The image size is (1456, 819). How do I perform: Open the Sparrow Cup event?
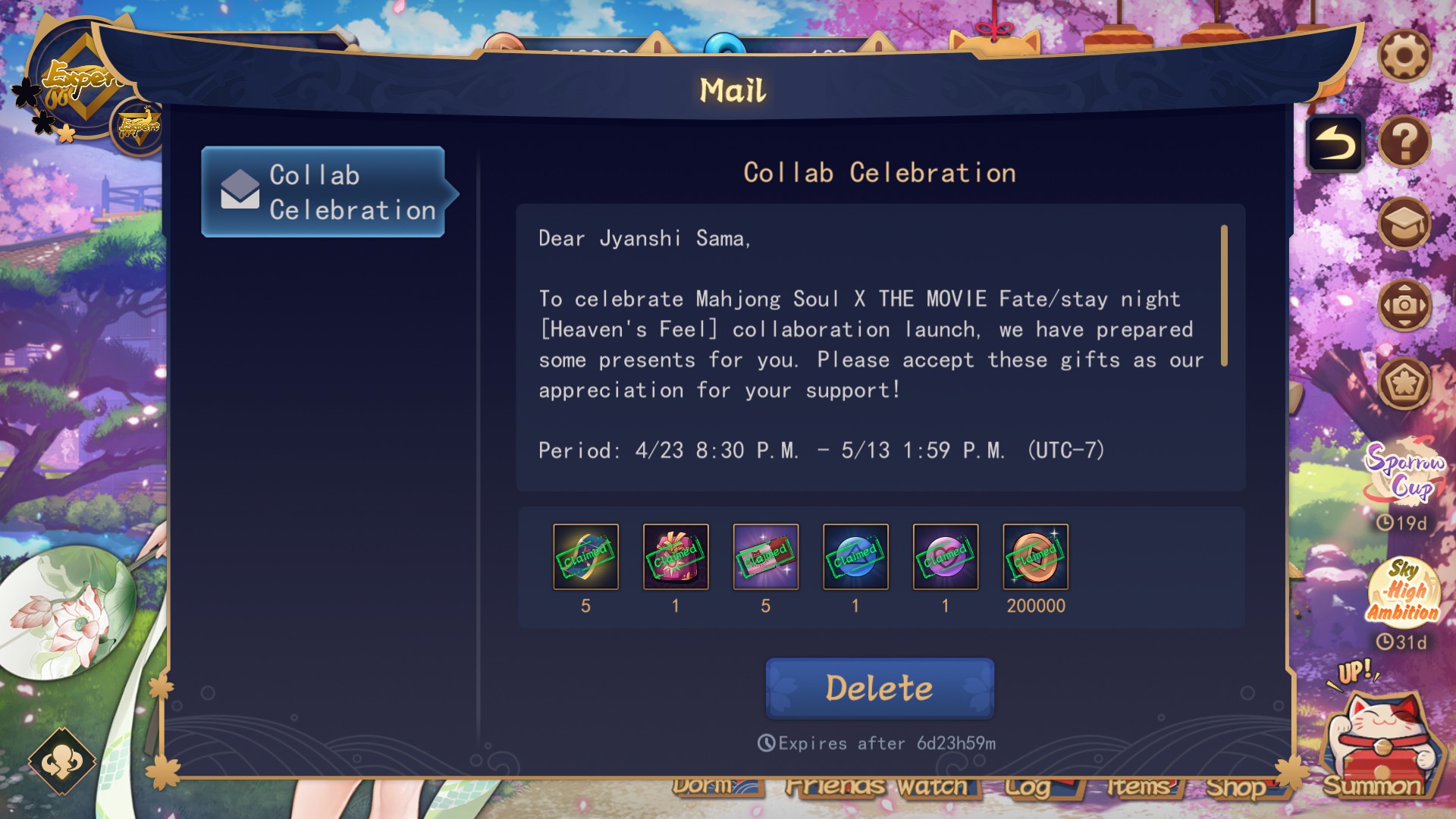(x=1404, y=474)
